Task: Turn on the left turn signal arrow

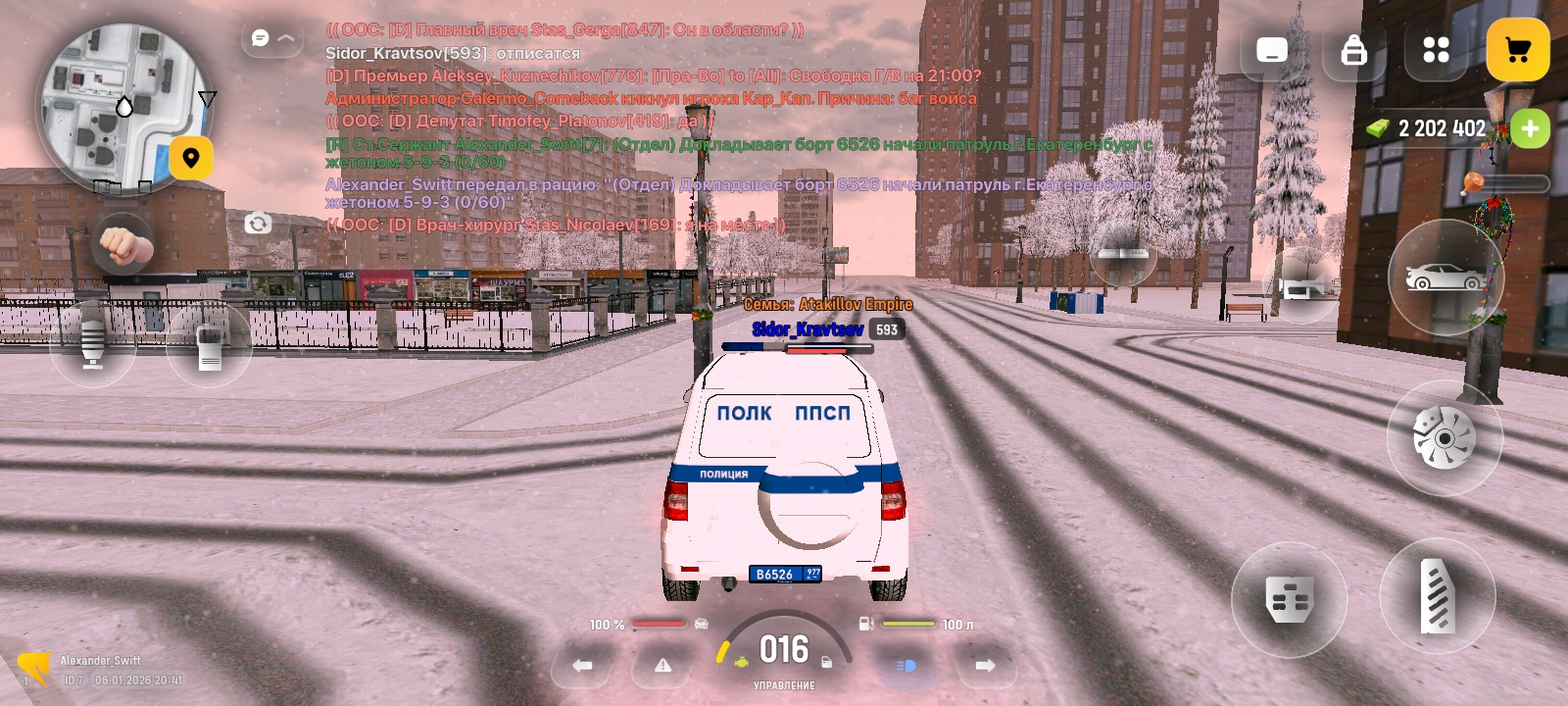Action: tap(583, 666)
